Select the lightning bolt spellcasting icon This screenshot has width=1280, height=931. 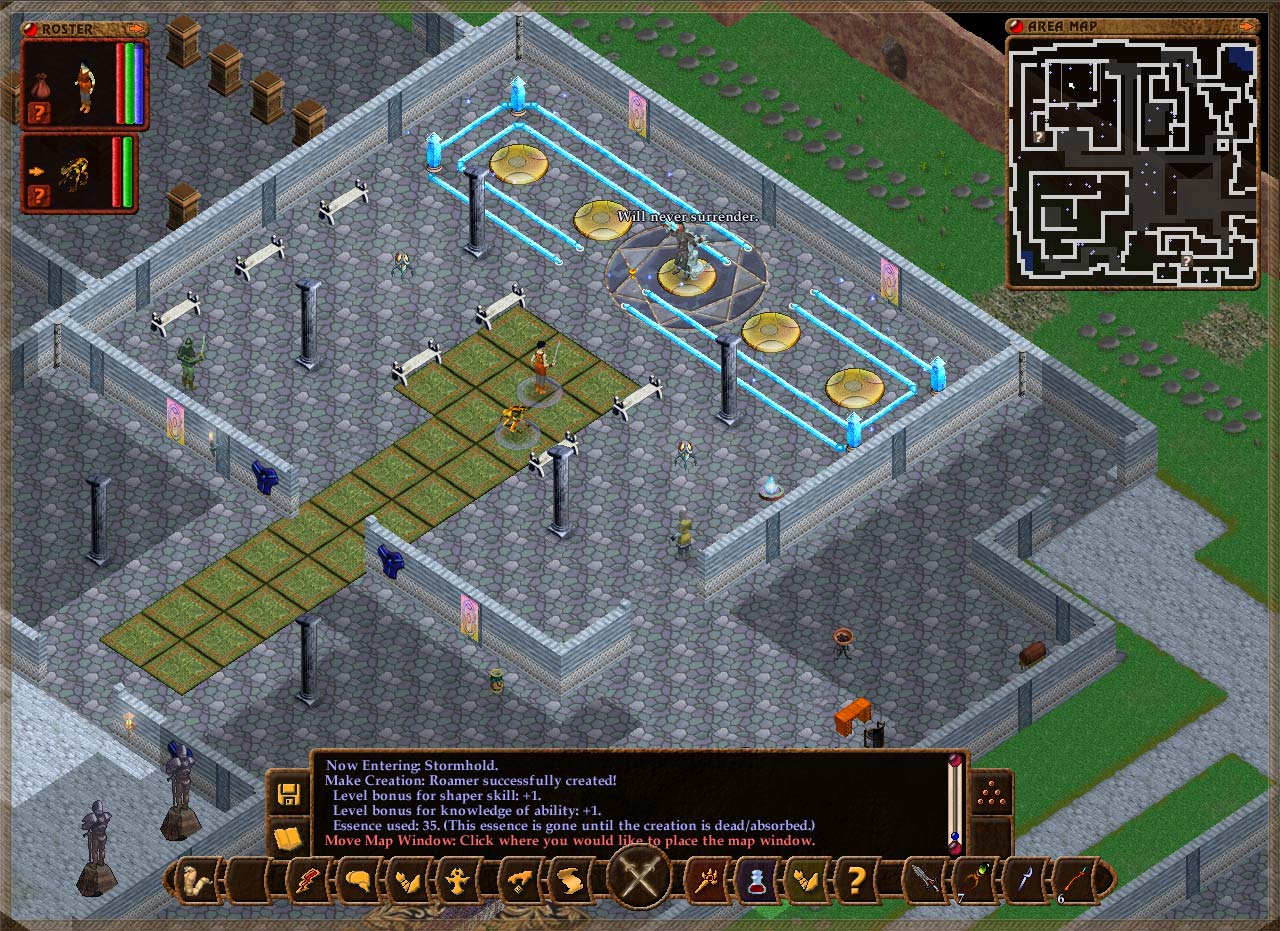coord(307,881)
